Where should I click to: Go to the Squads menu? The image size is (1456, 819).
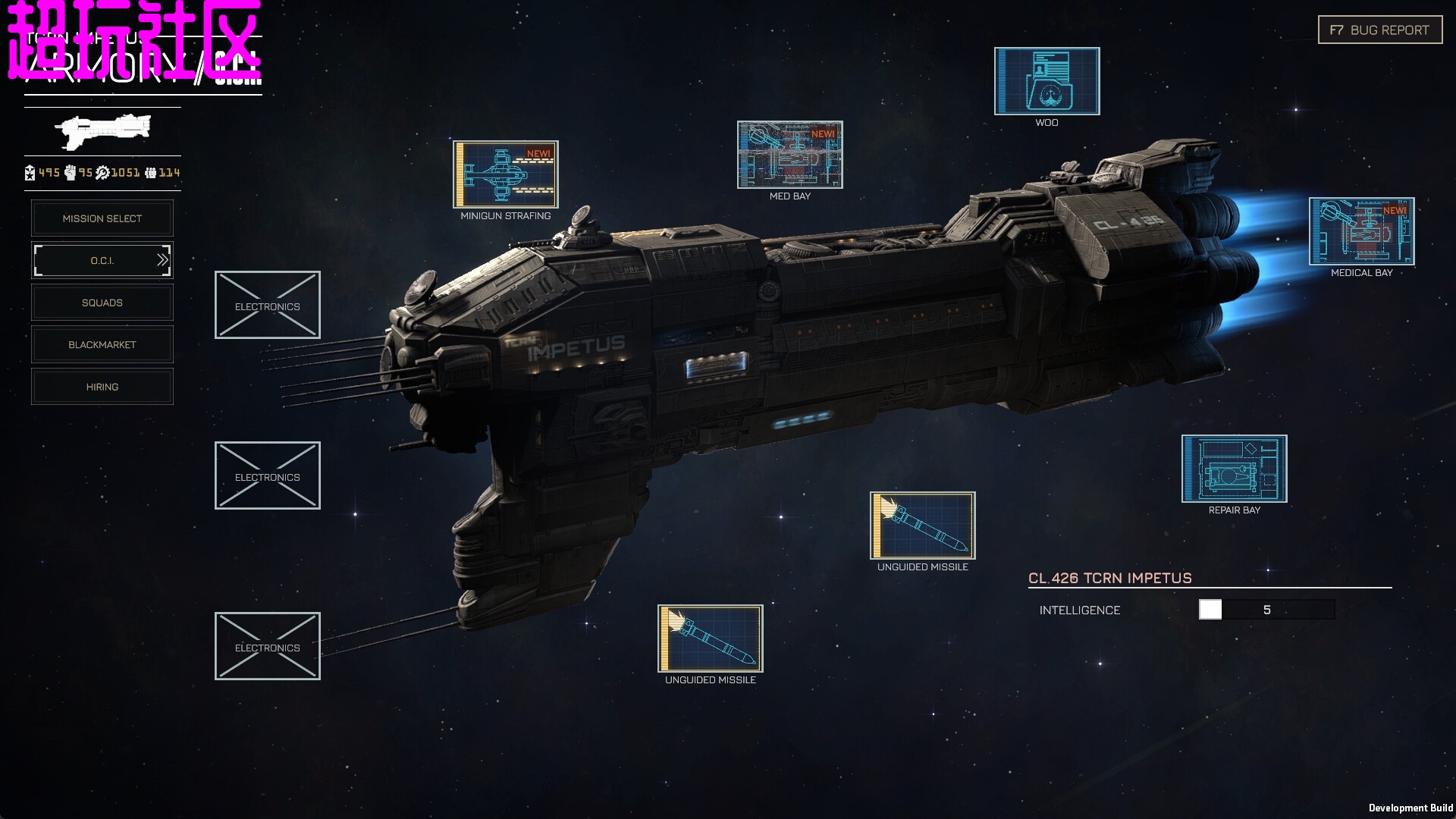[x=102, y=303]
